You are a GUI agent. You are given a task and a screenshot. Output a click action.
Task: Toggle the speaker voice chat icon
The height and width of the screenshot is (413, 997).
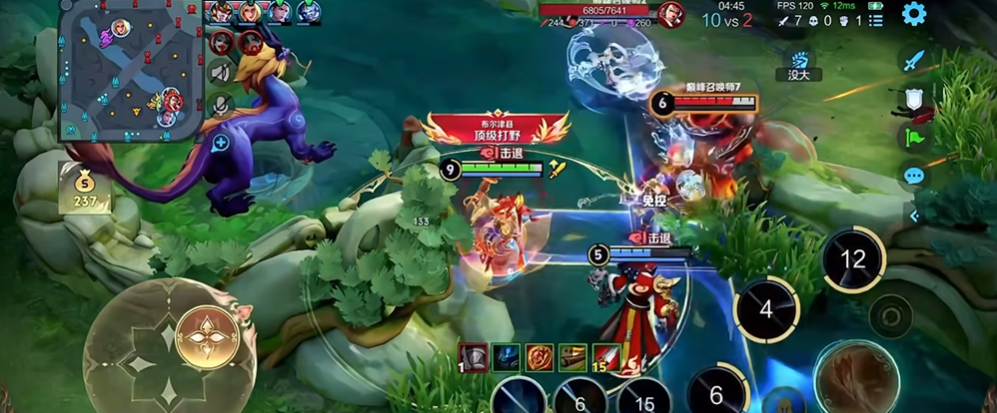(222, 72)
